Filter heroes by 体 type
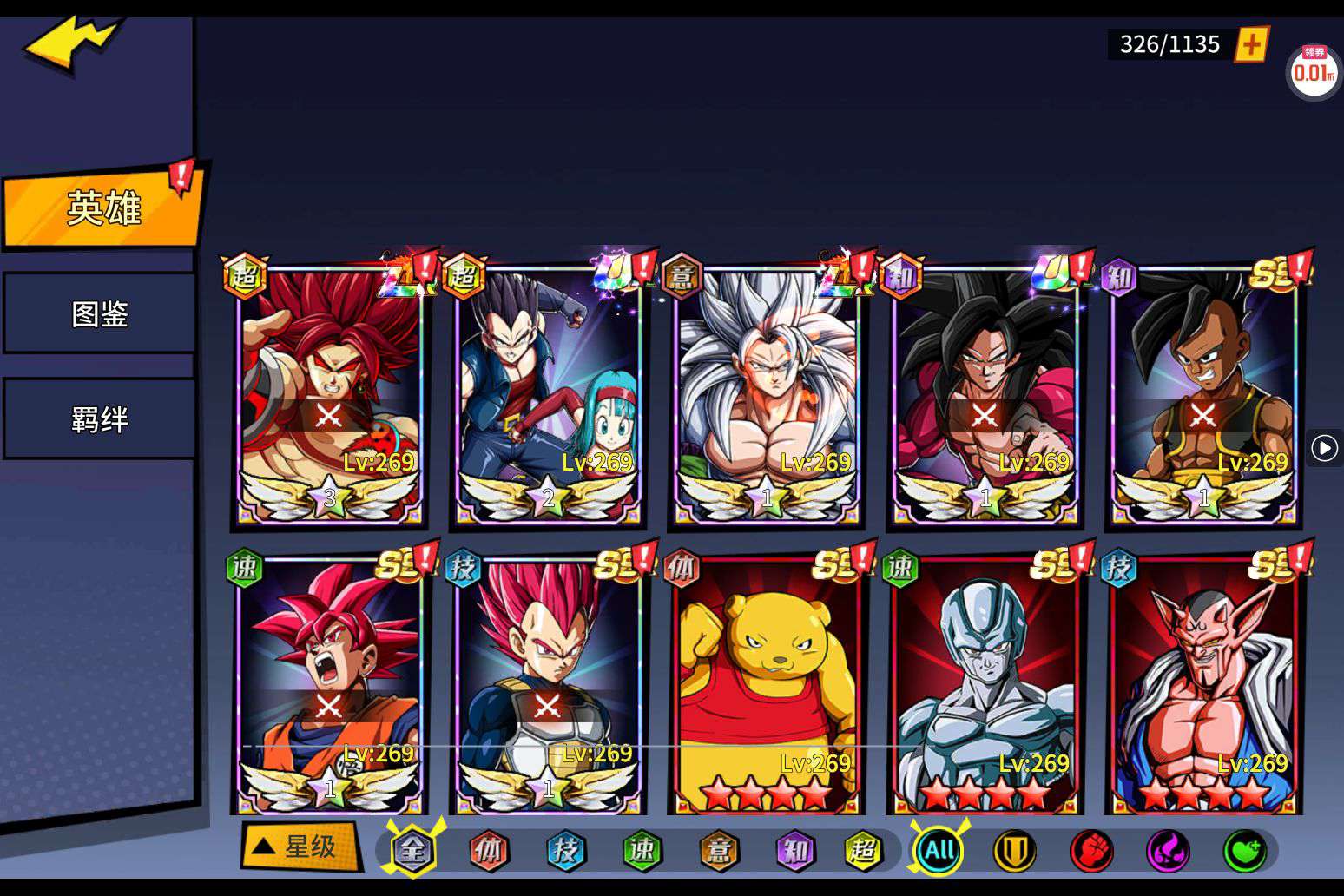 (x=489, y=851)
